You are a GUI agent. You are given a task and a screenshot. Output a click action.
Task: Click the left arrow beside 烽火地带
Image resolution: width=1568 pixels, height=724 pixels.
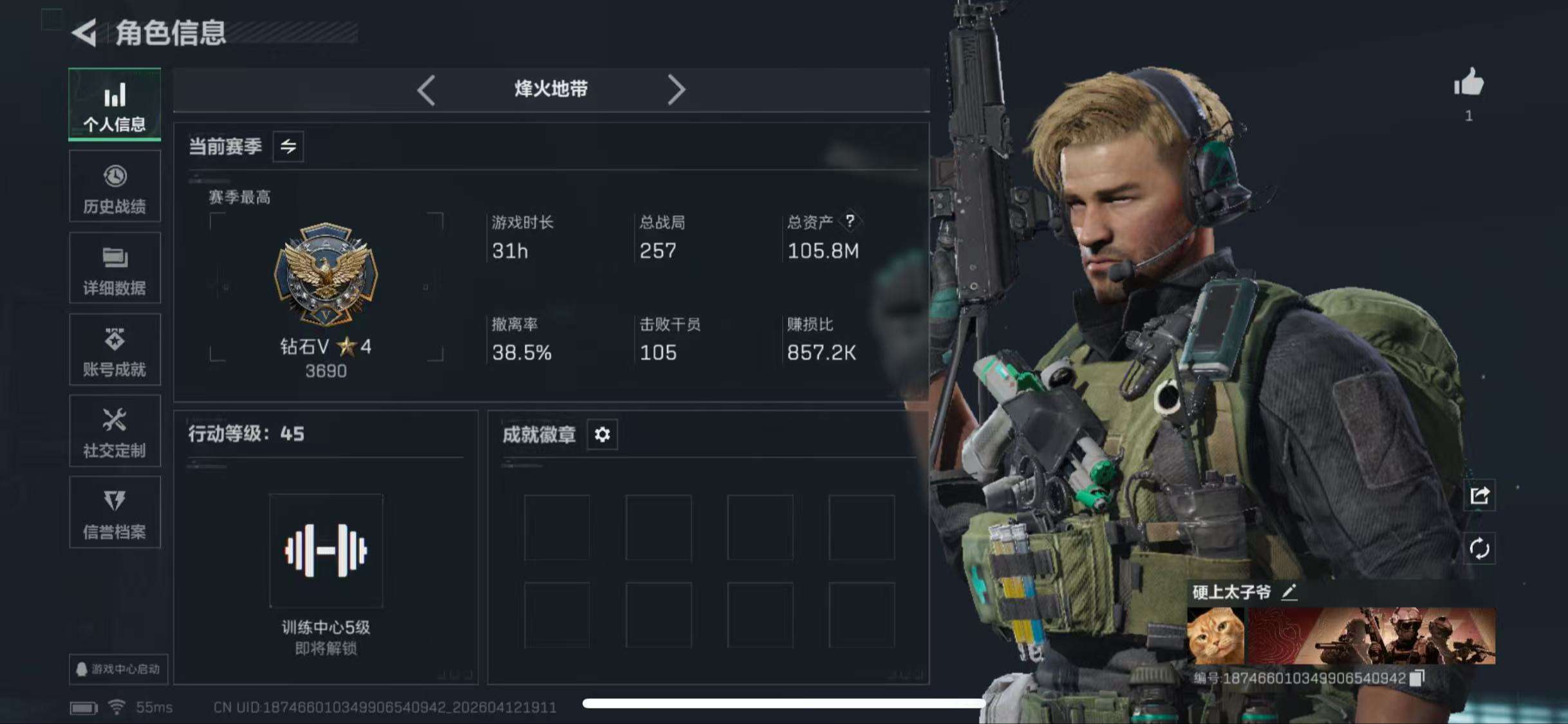pos(426,89)
